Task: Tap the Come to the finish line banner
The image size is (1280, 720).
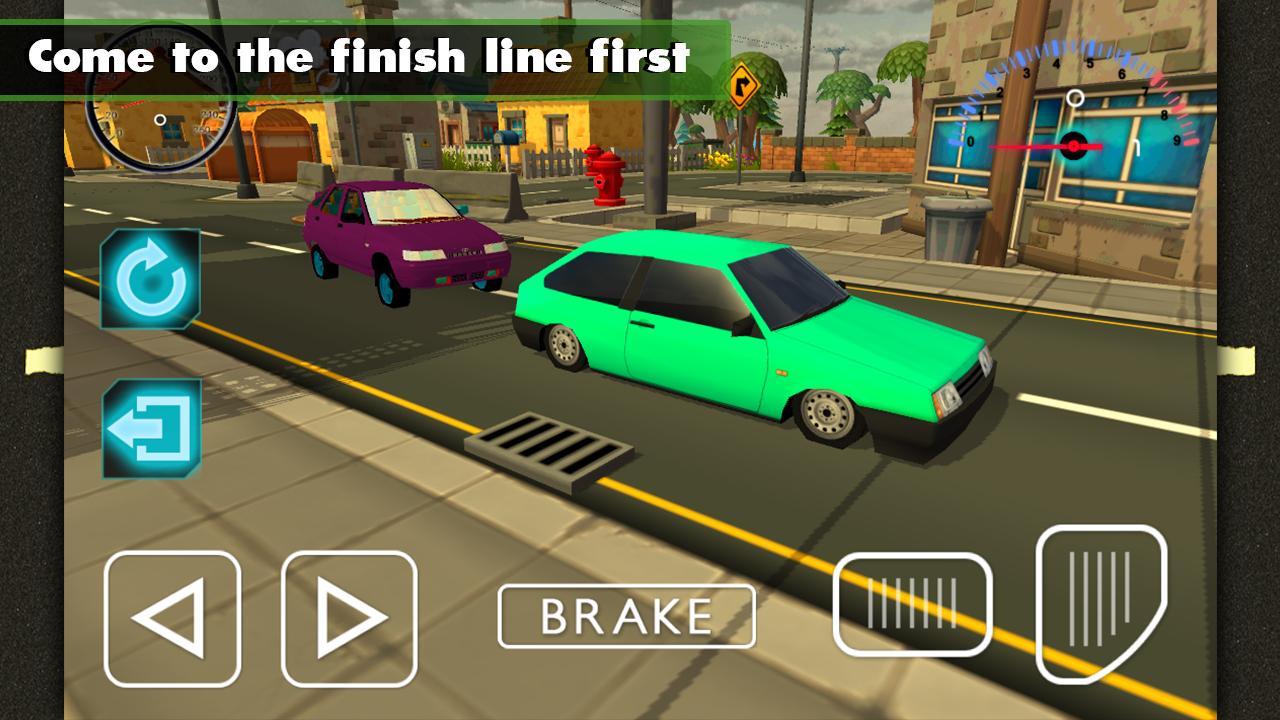Action: click(x=360, y=57)
